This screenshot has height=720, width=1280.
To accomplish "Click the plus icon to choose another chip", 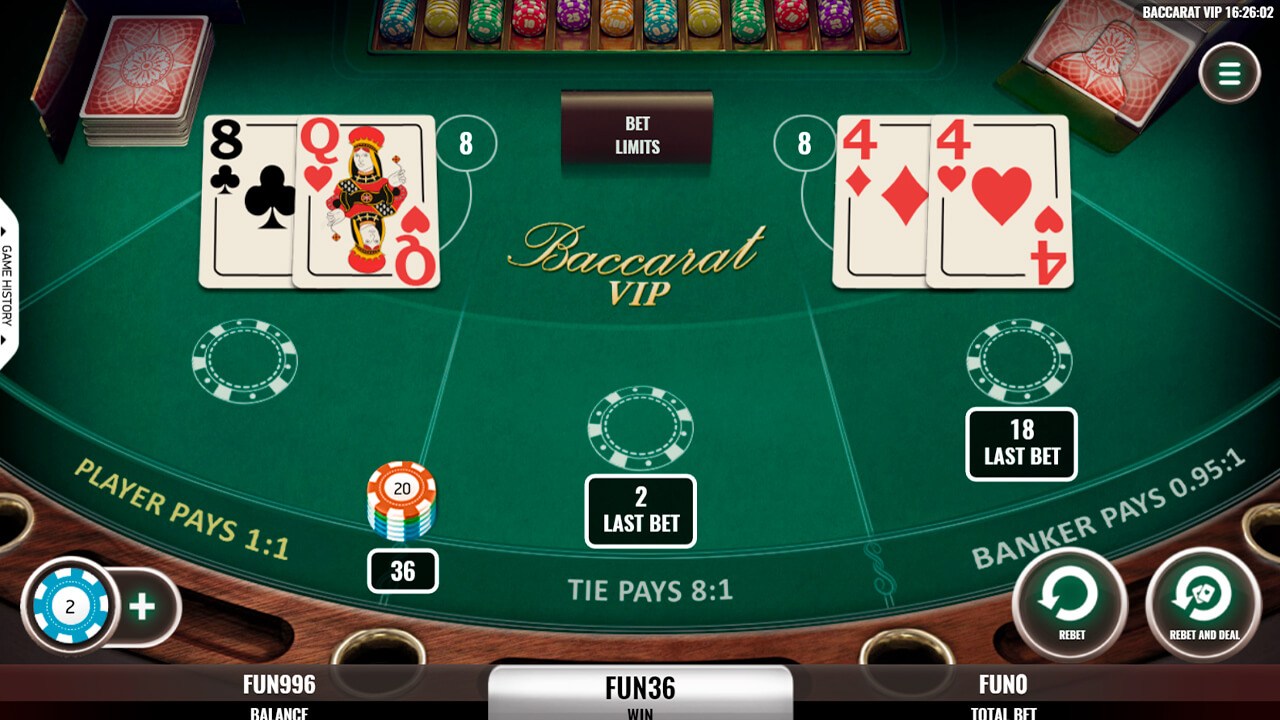I will [x=140, y=605].
